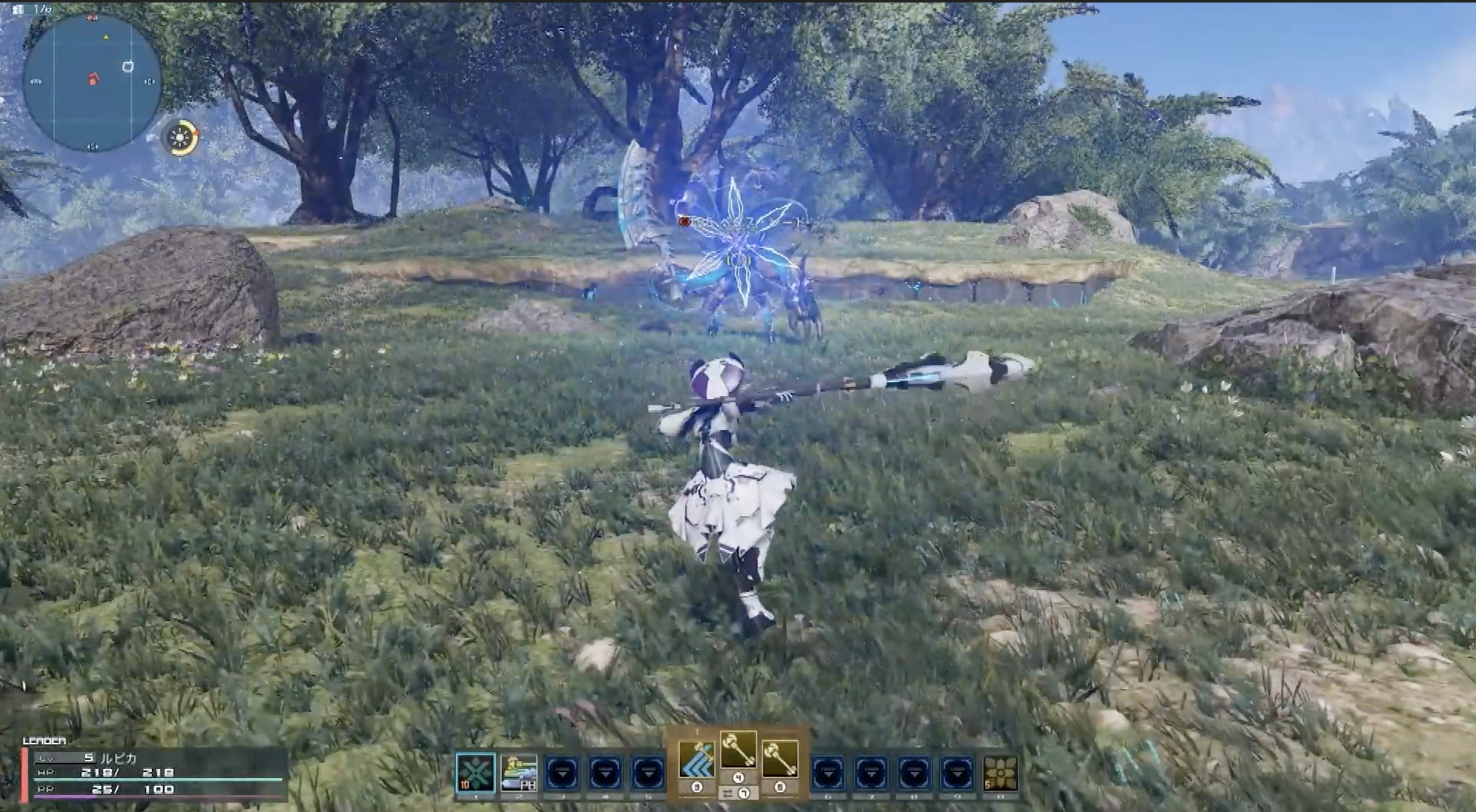Use the yellow flower item with count 5
Viewport: 1476px width, 812px height.
click(x=1000, y=772)
